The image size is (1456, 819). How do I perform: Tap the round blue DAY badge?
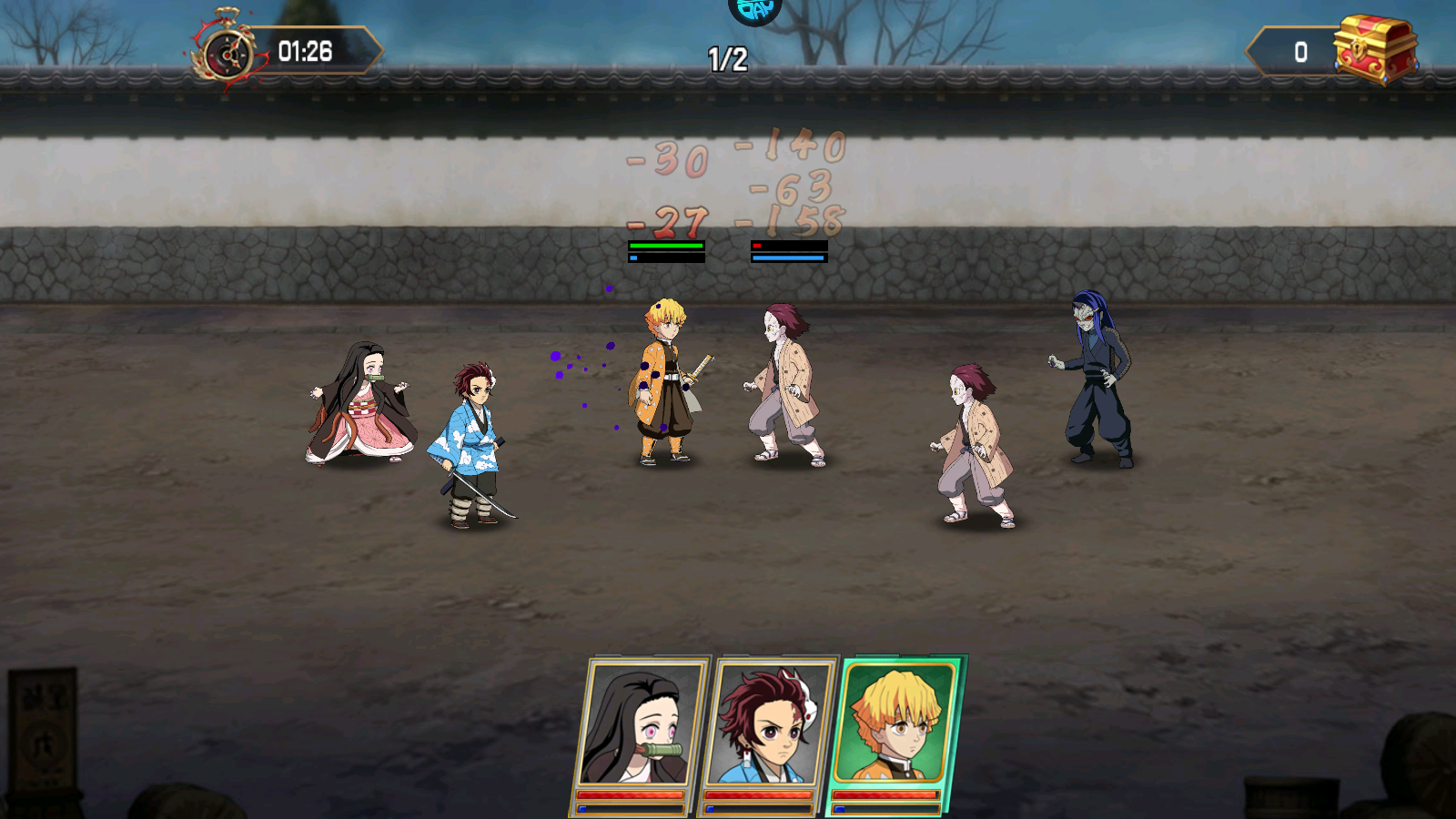tap(755, 9)
